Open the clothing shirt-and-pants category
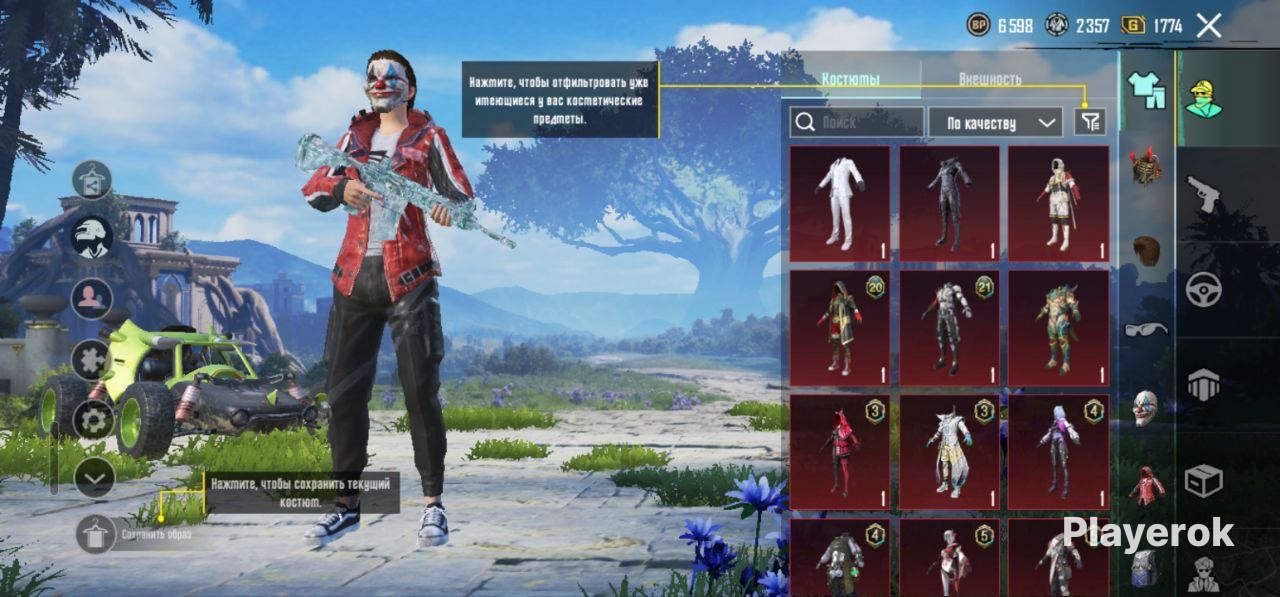This screenshot has width=1280, height=597. 1146,90
